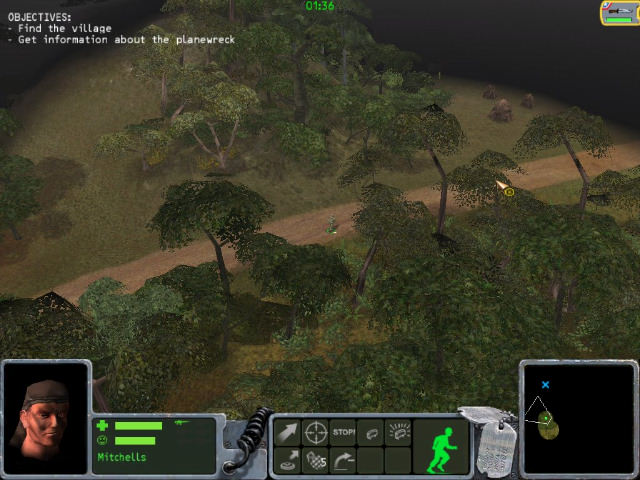Click the STOP command button
The image size is (640, 480).
pyautogui.click(x=344, y=433)
